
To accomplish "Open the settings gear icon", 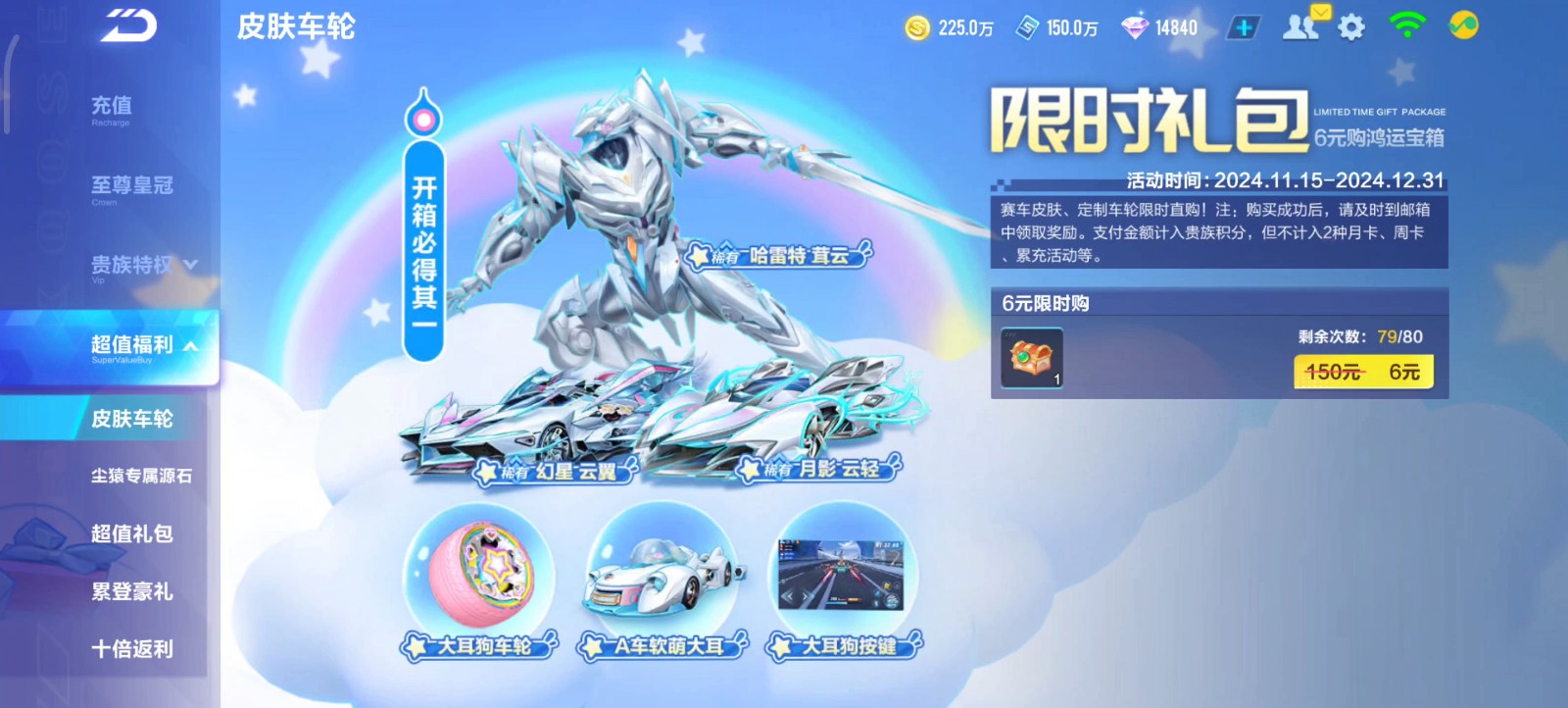I will point(1349,26).
